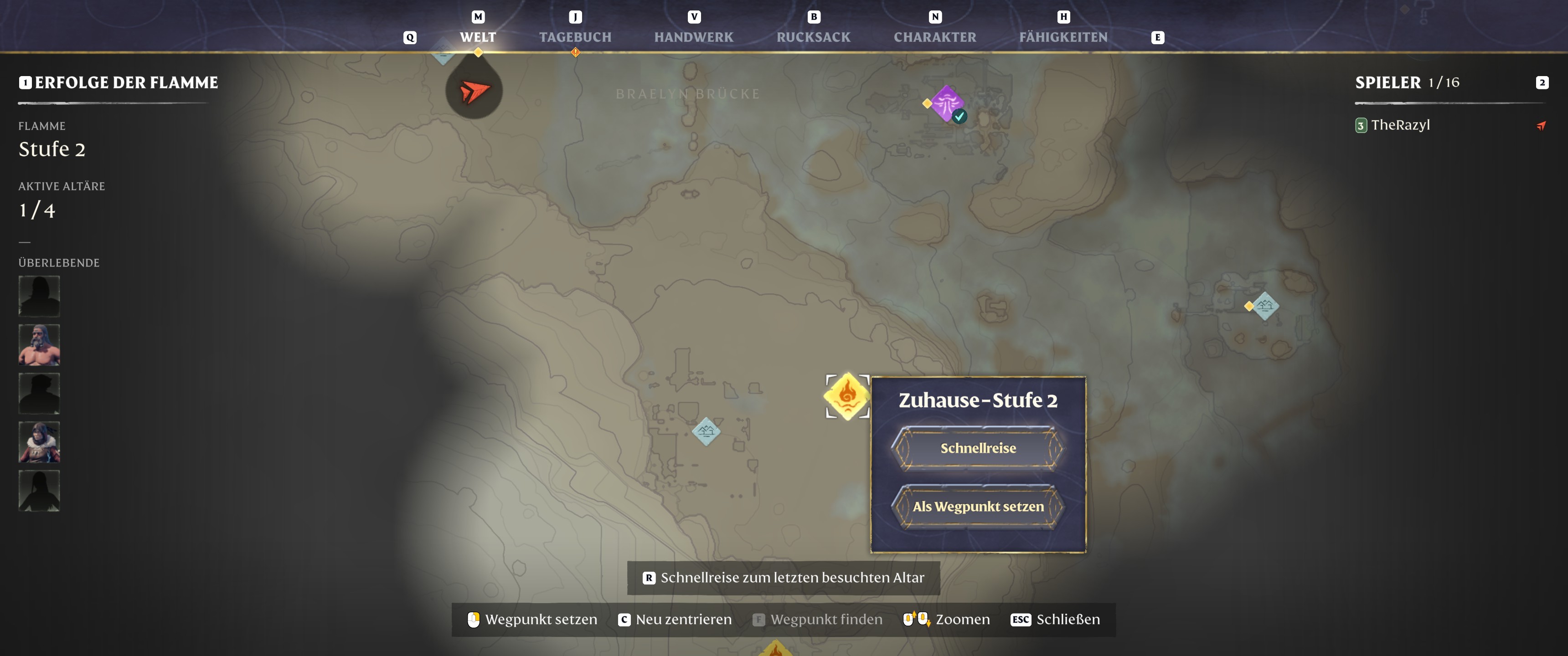
Task: Choose Als Wegpunkt setzen
Action: pos(978,506)
